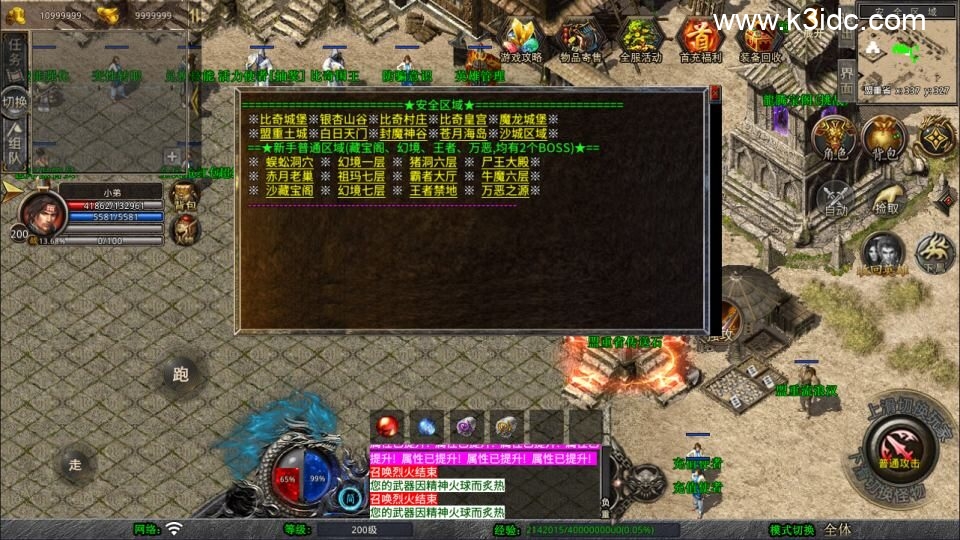This screenshot has width=960, height=540.
Task: Open the 装备回收 equipment recycling icon
Action: click(x=760, y=40)
